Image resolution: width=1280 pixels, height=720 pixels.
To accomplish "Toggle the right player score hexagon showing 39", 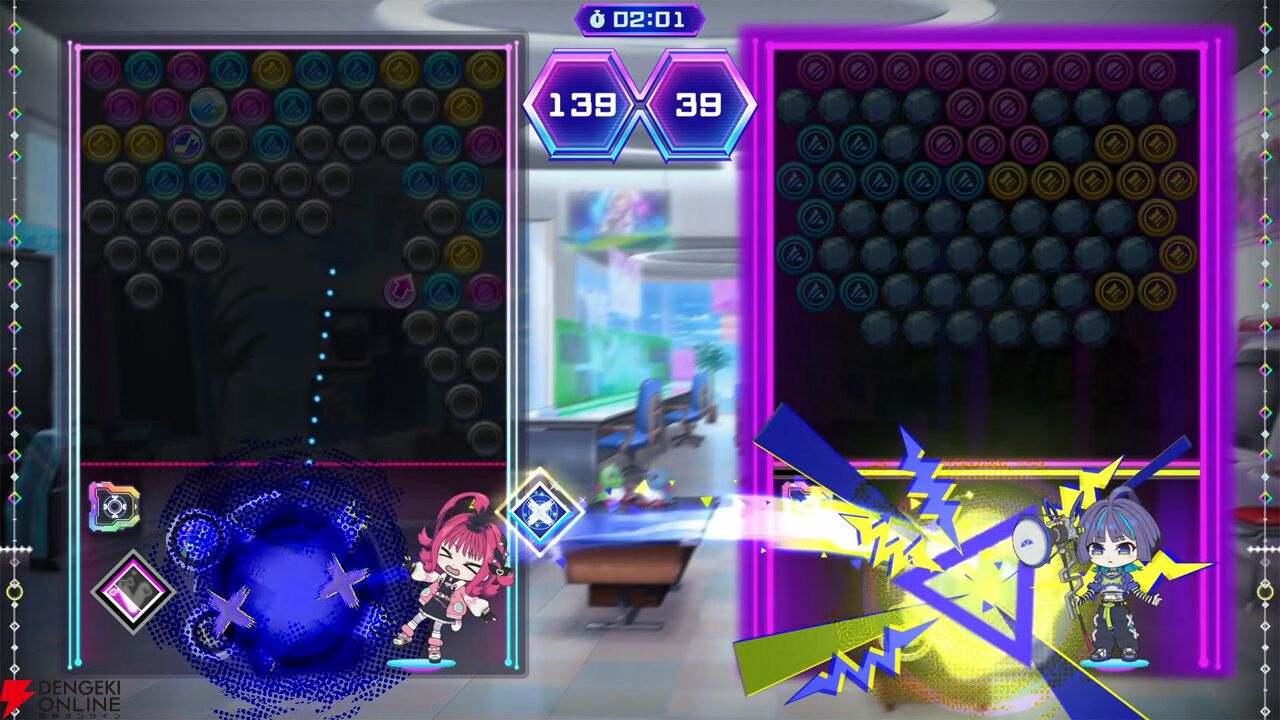I will pyautogui.click(x=698, y=103).
